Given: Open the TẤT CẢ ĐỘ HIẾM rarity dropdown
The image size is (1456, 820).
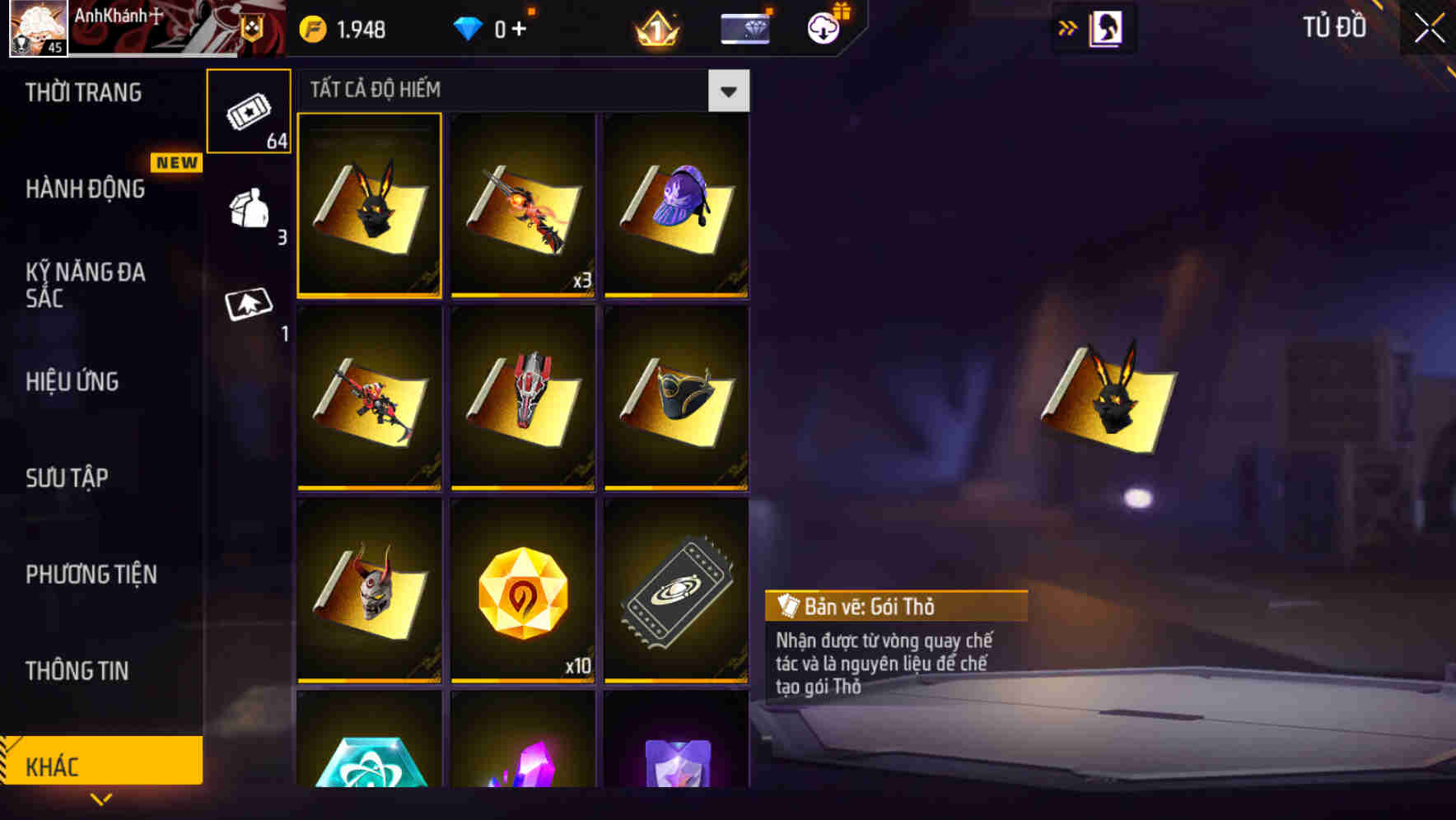Looking at the screenshot, I should [x=728, y=91].
